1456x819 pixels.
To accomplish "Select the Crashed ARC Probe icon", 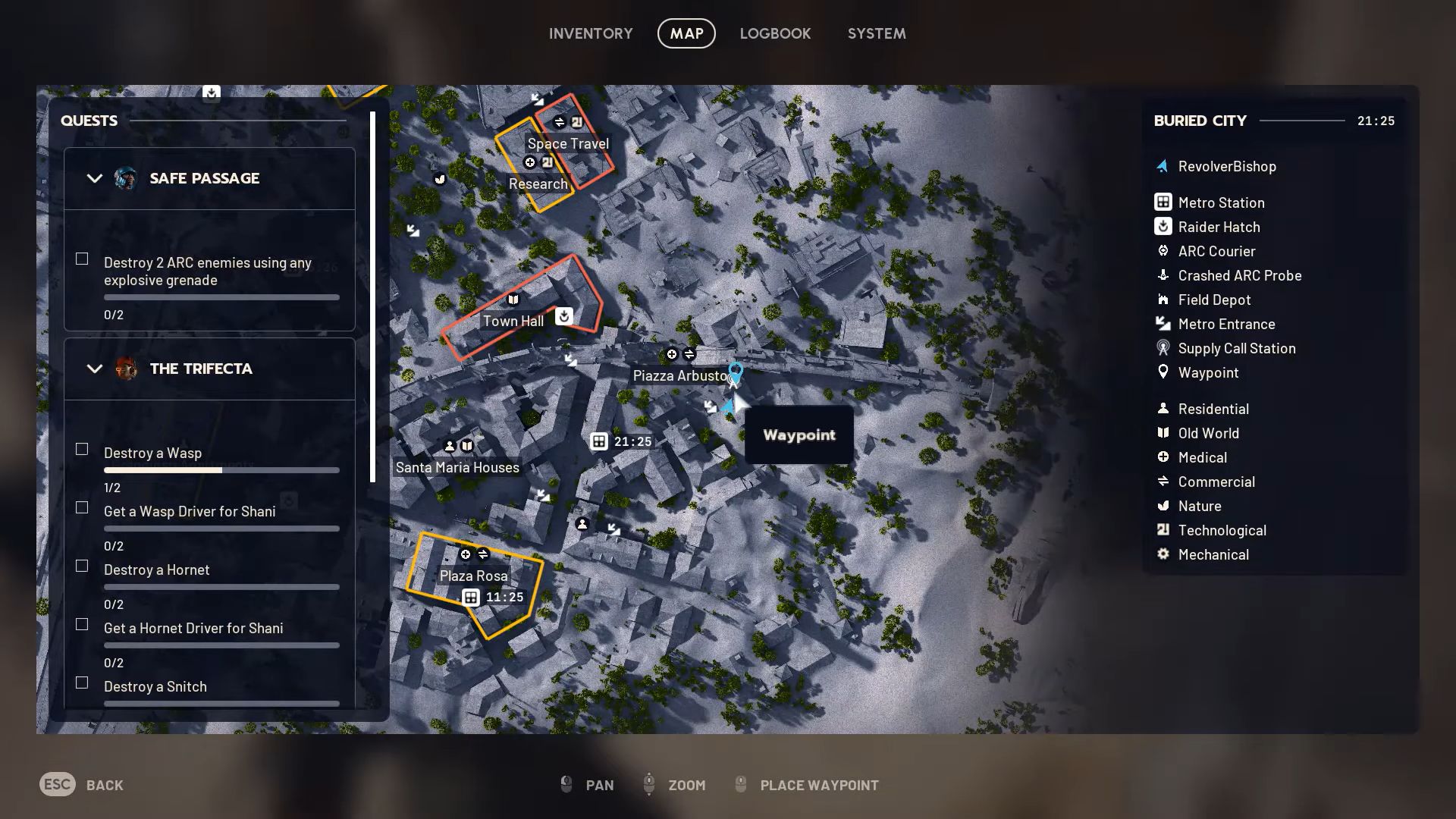I will click(1163, 275).
